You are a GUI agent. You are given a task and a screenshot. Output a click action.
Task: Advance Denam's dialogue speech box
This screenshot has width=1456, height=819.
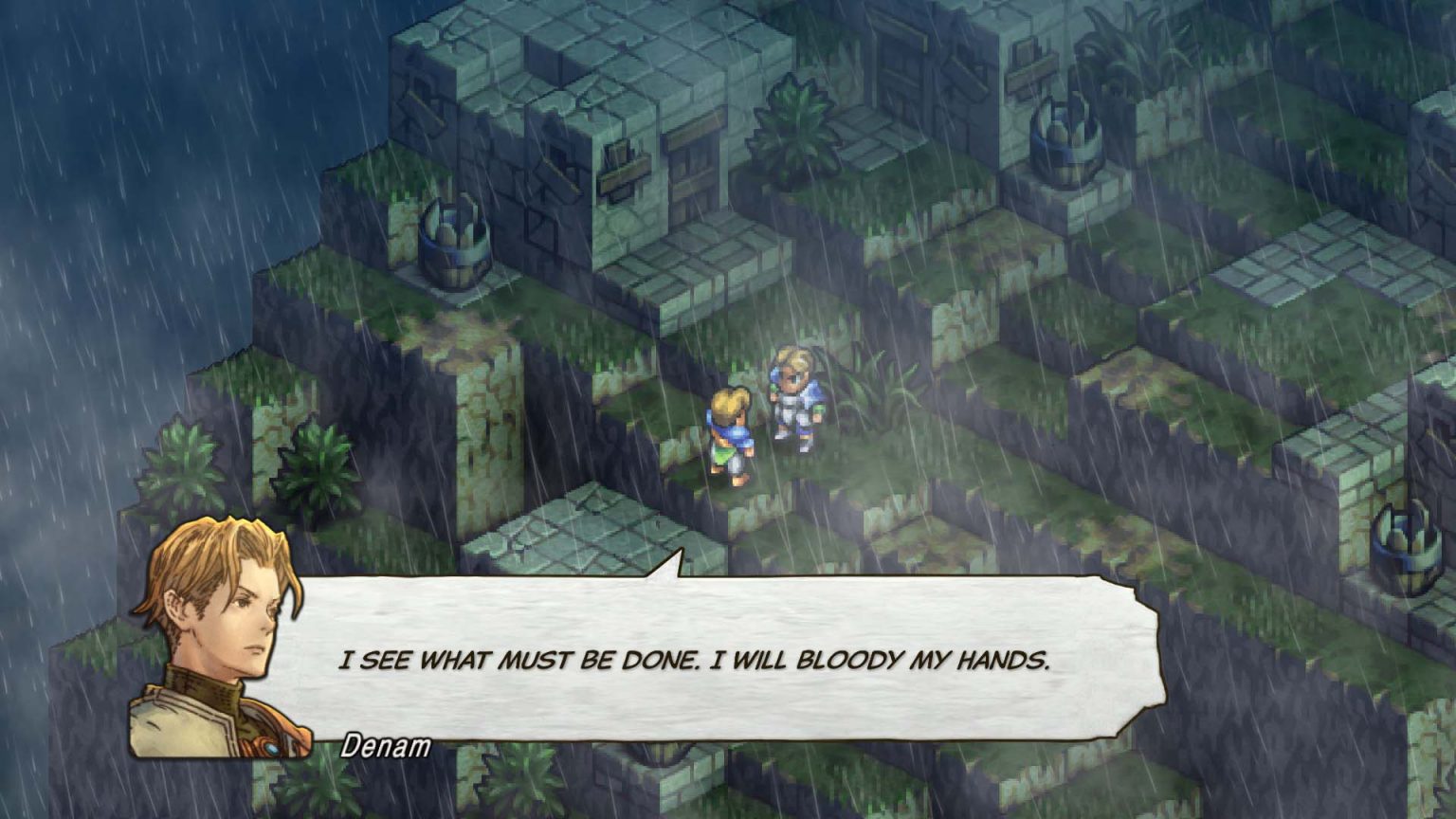pyautogui.click(x=695, y=660)
